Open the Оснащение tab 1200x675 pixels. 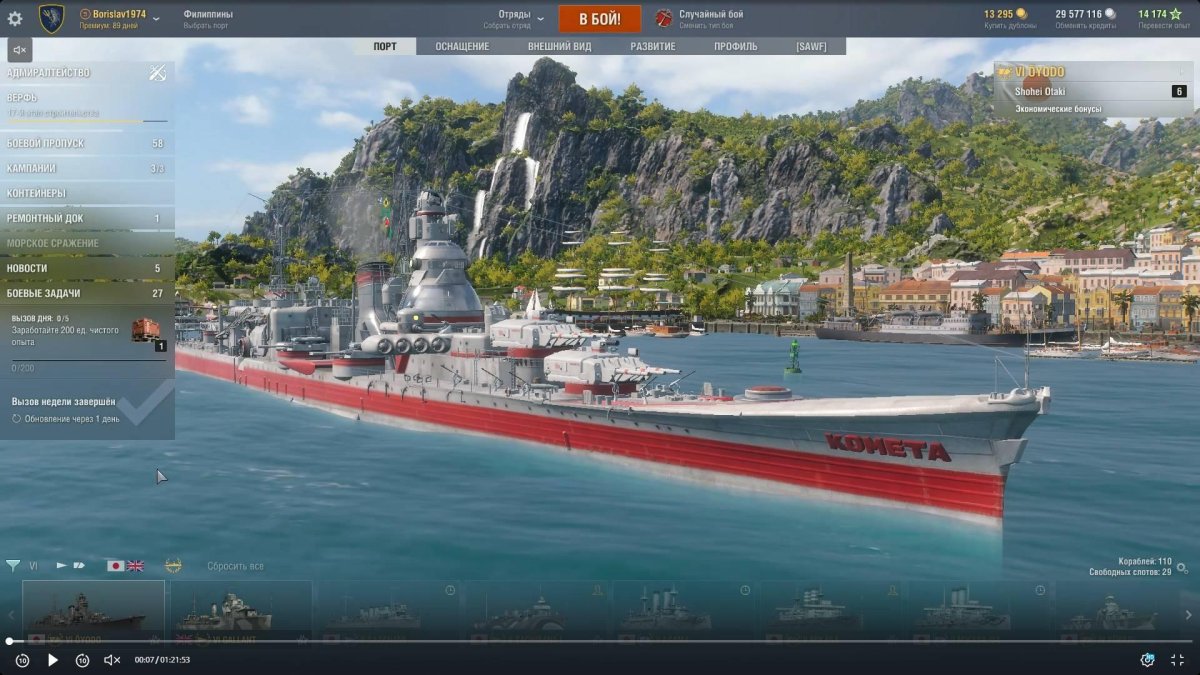click(462, 46)
